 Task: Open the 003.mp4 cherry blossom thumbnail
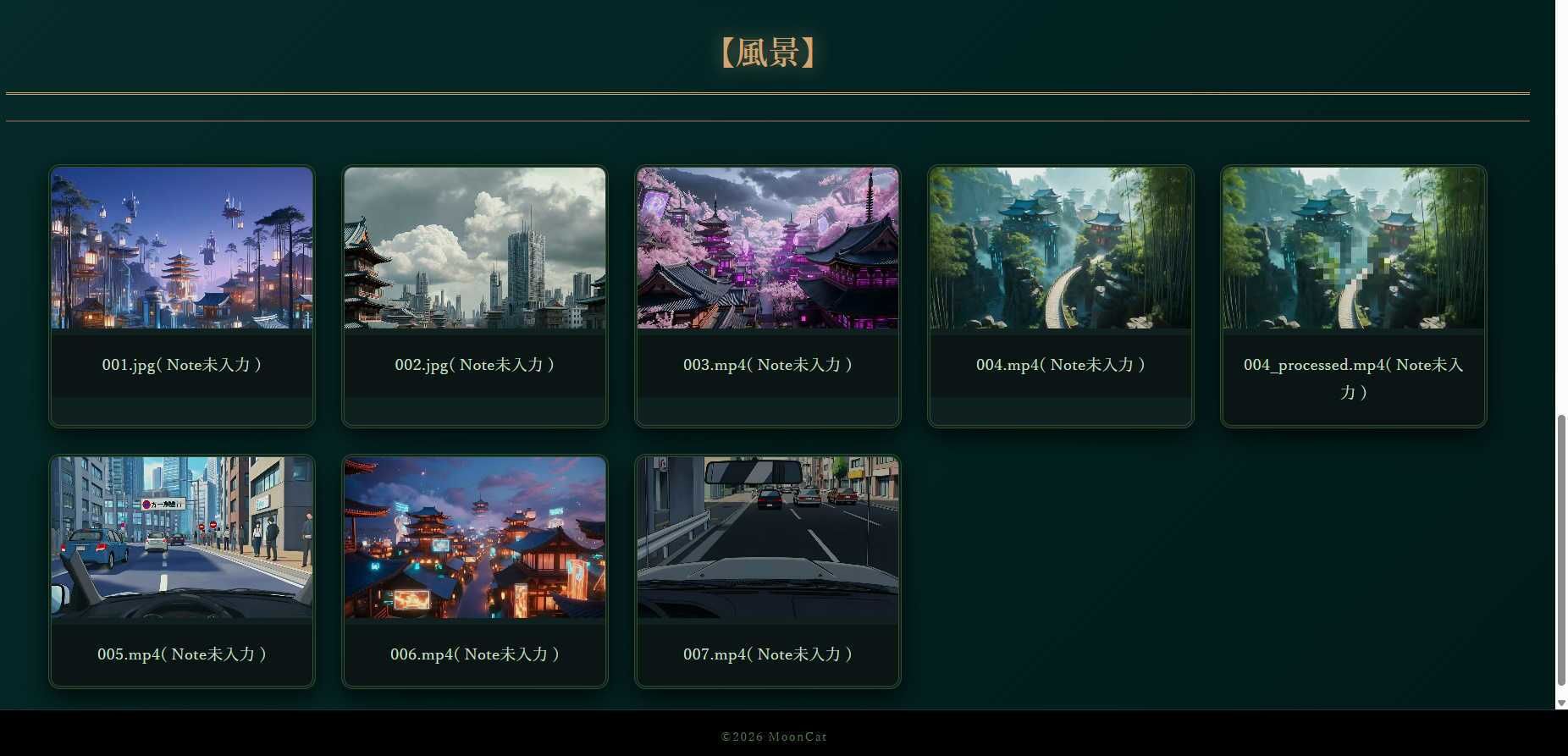click(x=768, y=247)
